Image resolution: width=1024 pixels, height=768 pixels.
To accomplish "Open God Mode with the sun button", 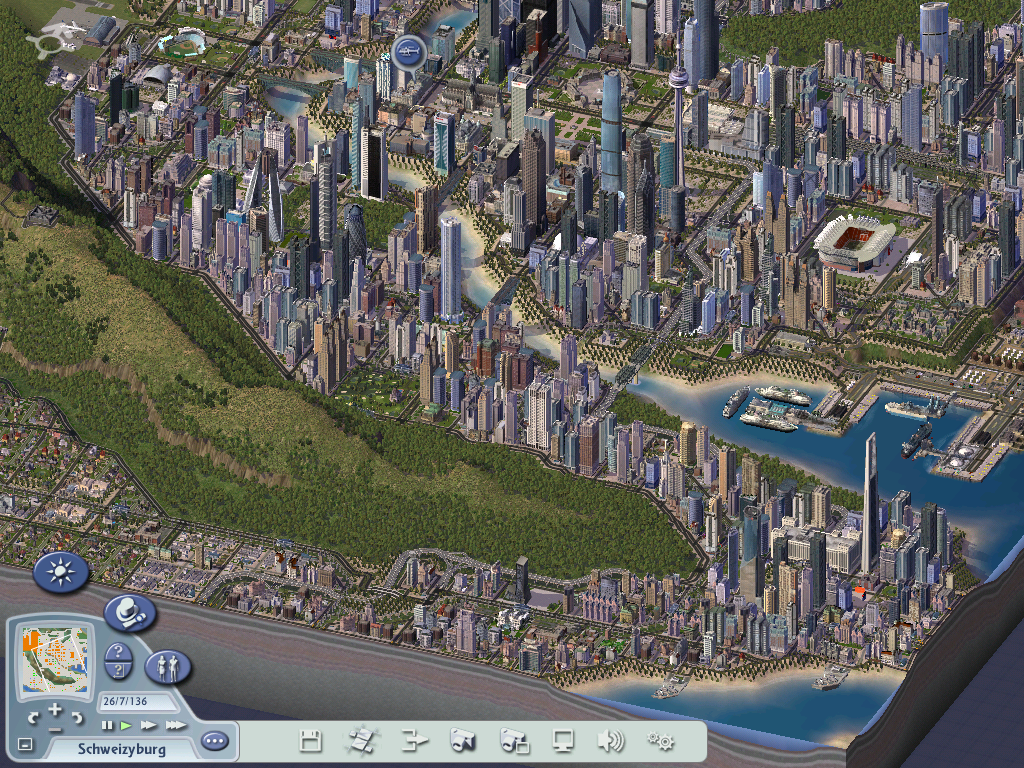I will [x=61, y=572].
